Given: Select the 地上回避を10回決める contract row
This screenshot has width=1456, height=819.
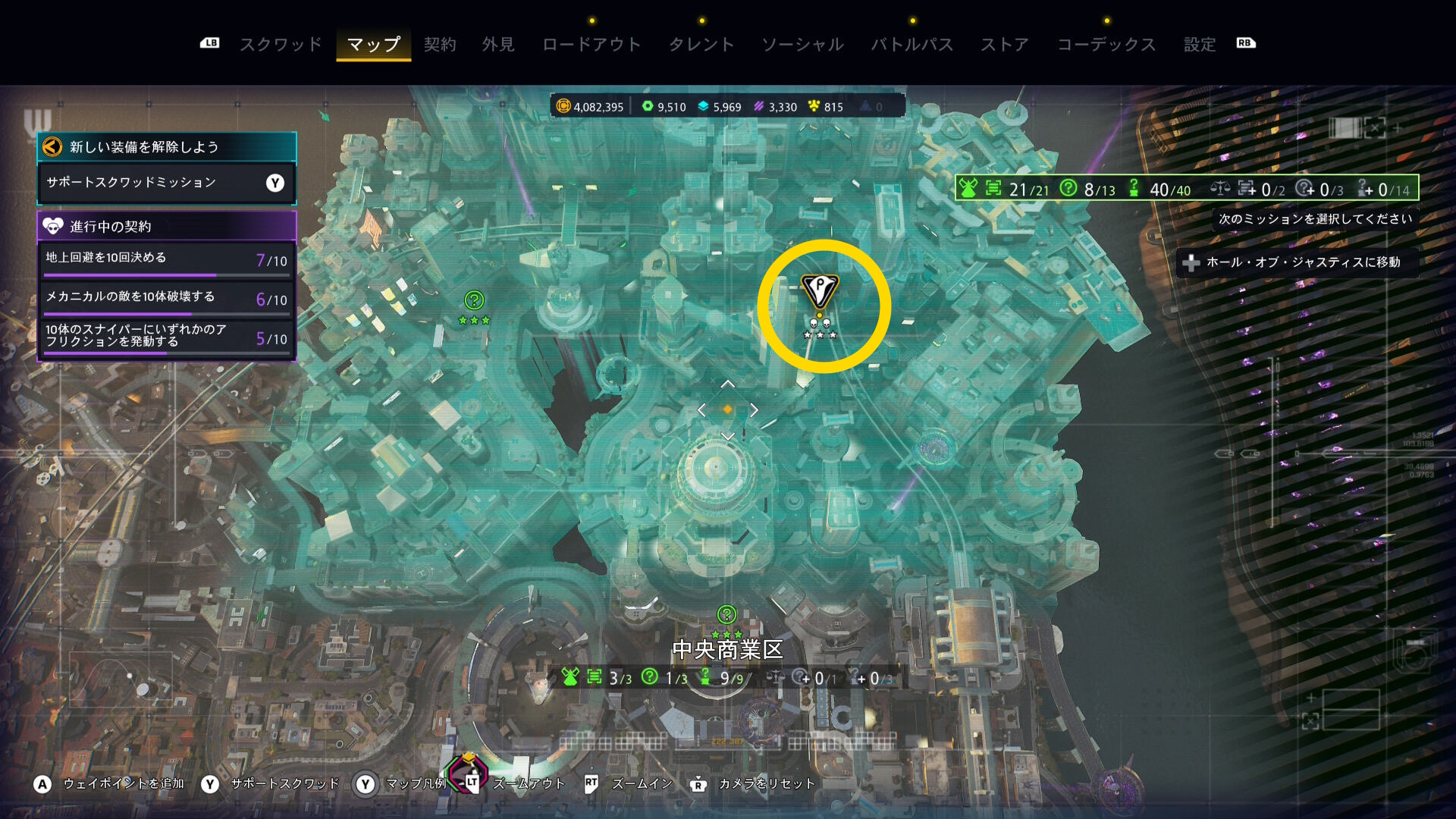Looking at the screenshot, I should 166,259.
